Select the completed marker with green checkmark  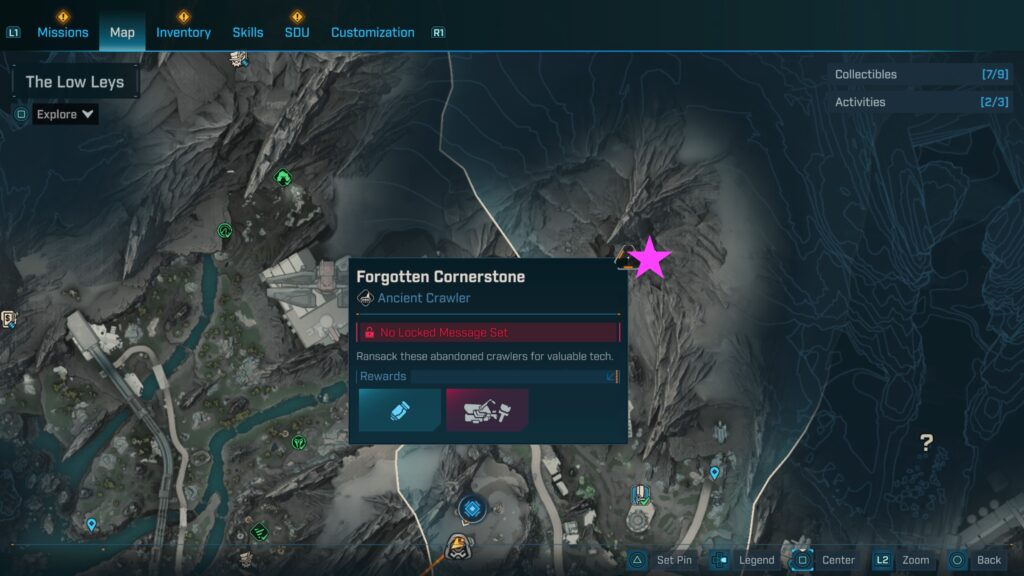coord(641,495)
